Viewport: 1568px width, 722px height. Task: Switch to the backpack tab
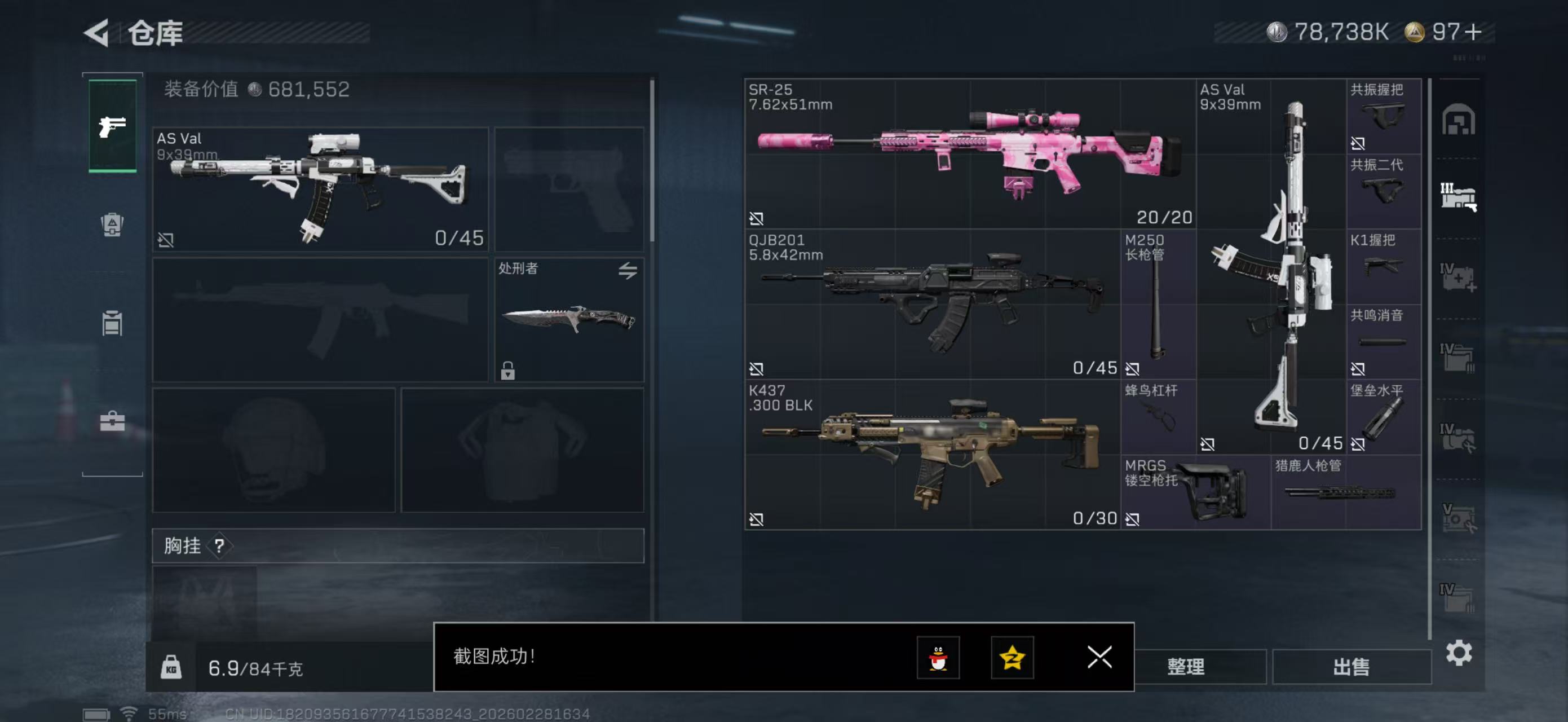[x=113, y=224]
